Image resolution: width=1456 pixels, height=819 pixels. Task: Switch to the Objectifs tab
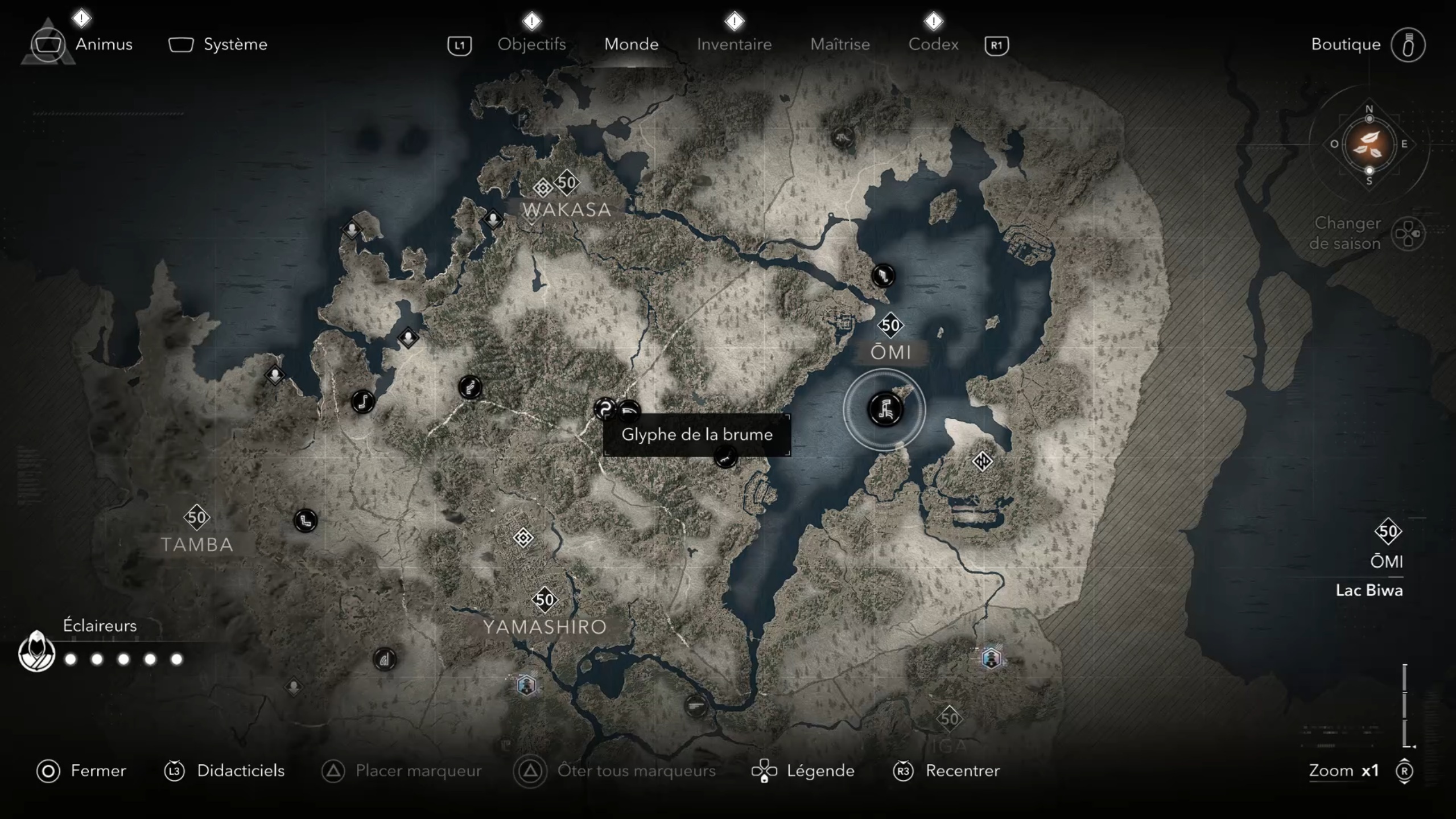click(531, 44)
